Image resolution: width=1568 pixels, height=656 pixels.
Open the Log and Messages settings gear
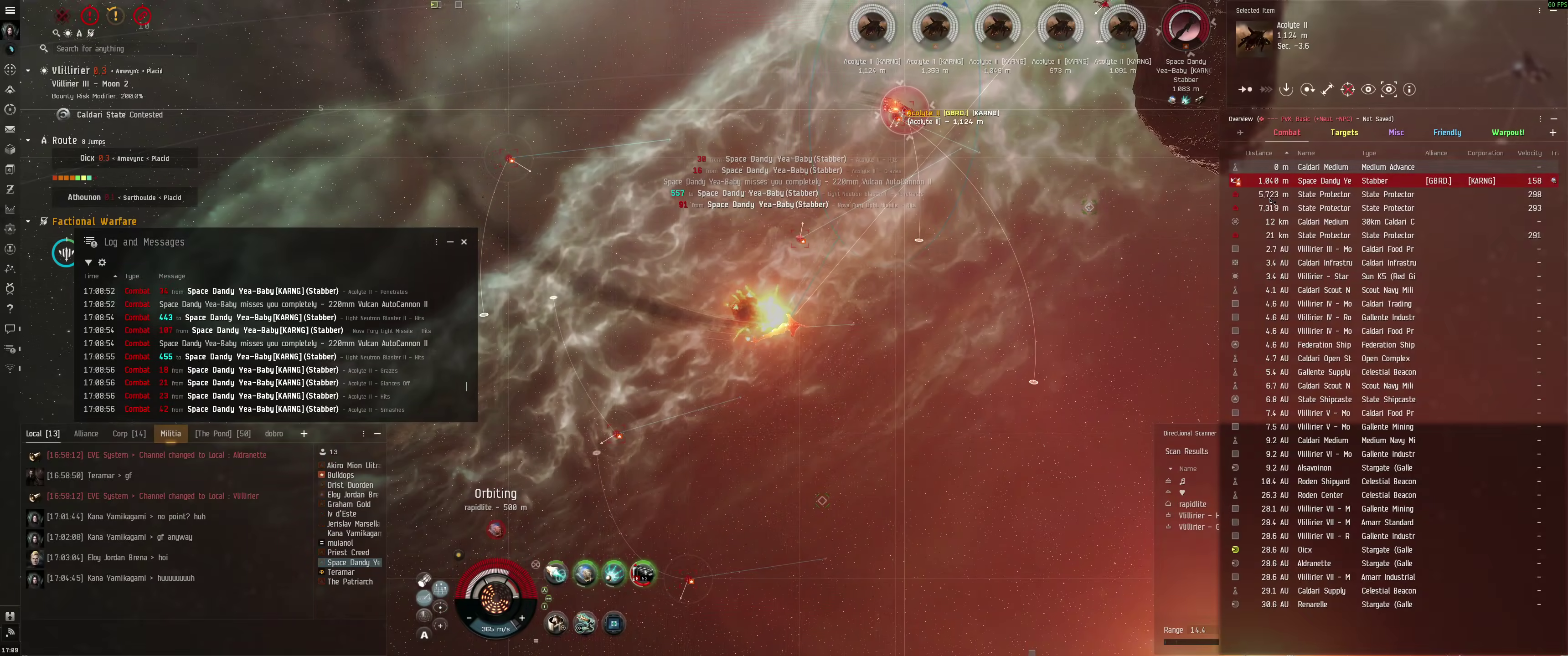(x=102, y=262)
